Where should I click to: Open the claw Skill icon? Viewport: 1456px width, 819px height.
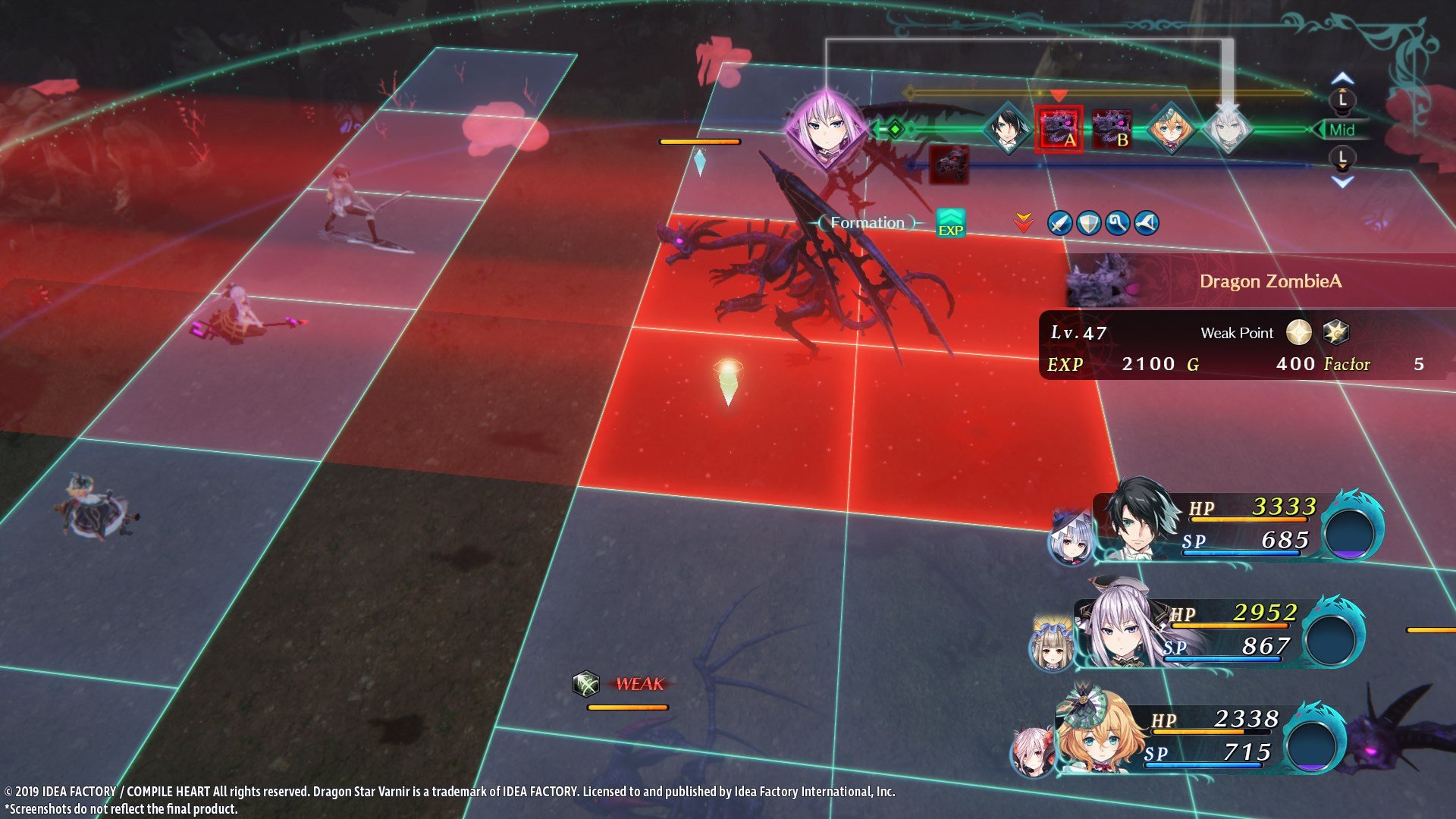[x=1118, y=223]
